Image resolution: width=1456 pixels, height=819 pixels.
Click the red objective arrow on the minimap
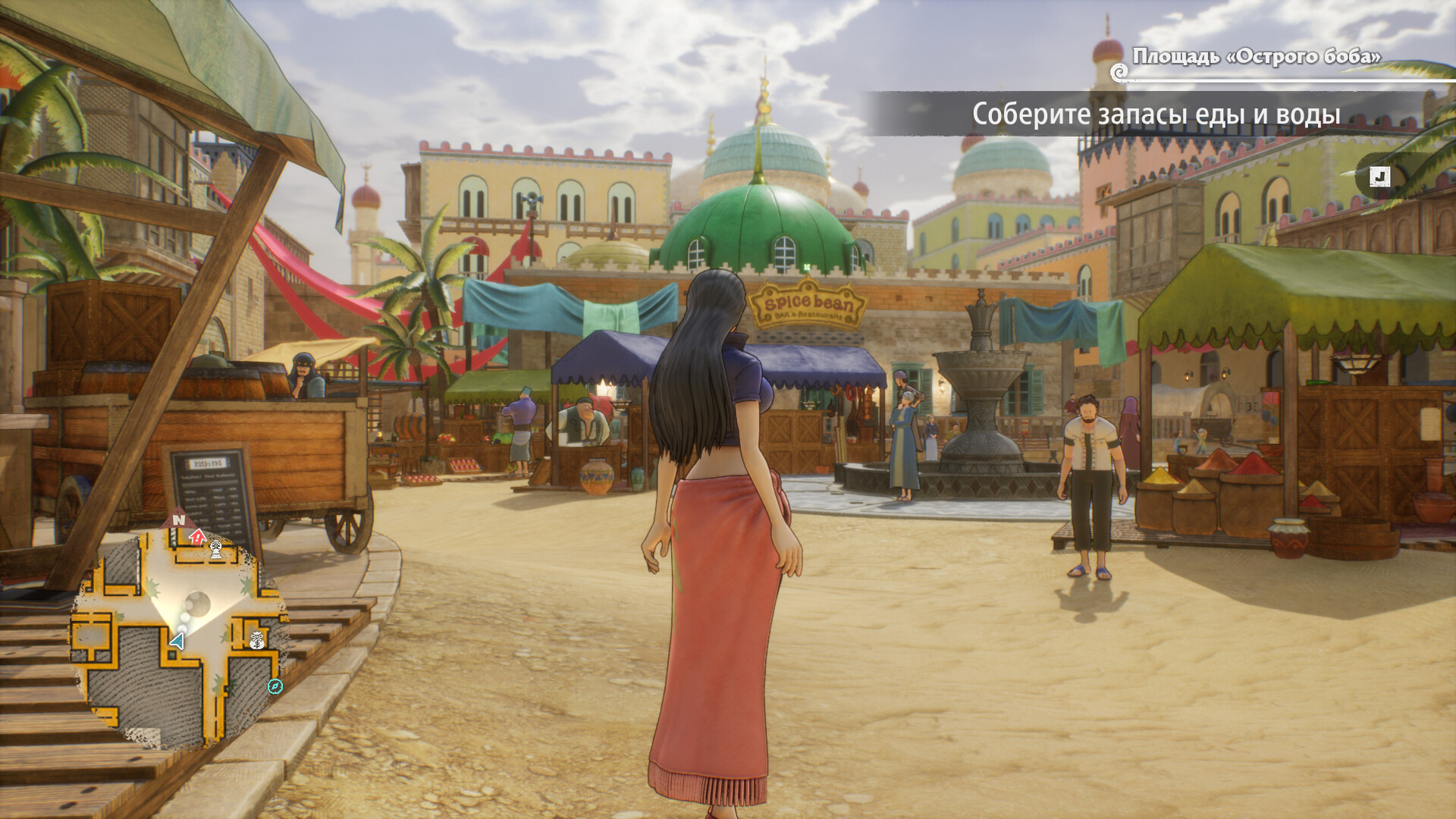[x=197, y=536]
